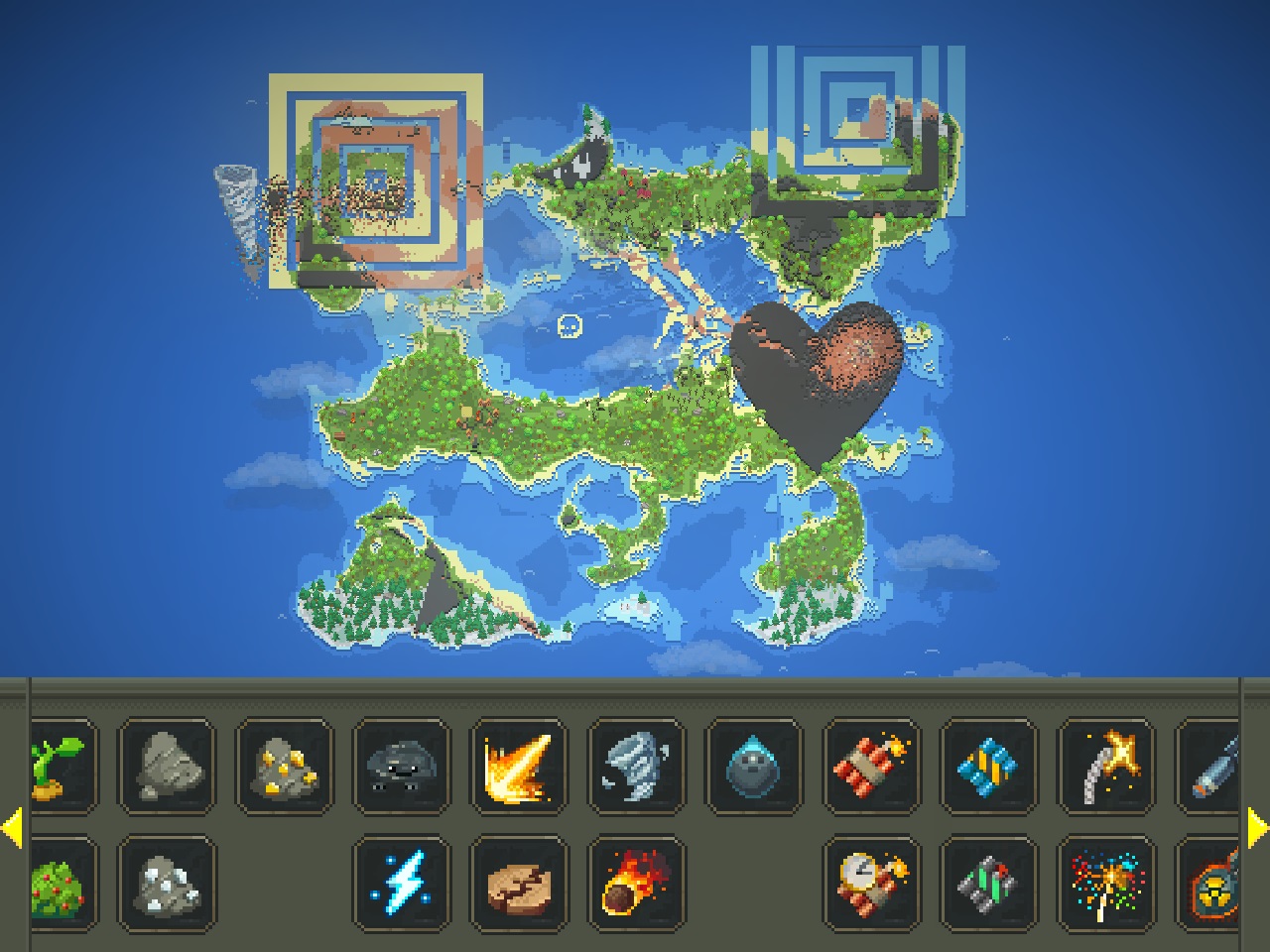Activate the orange fire blast power

[x=519, y=768]
